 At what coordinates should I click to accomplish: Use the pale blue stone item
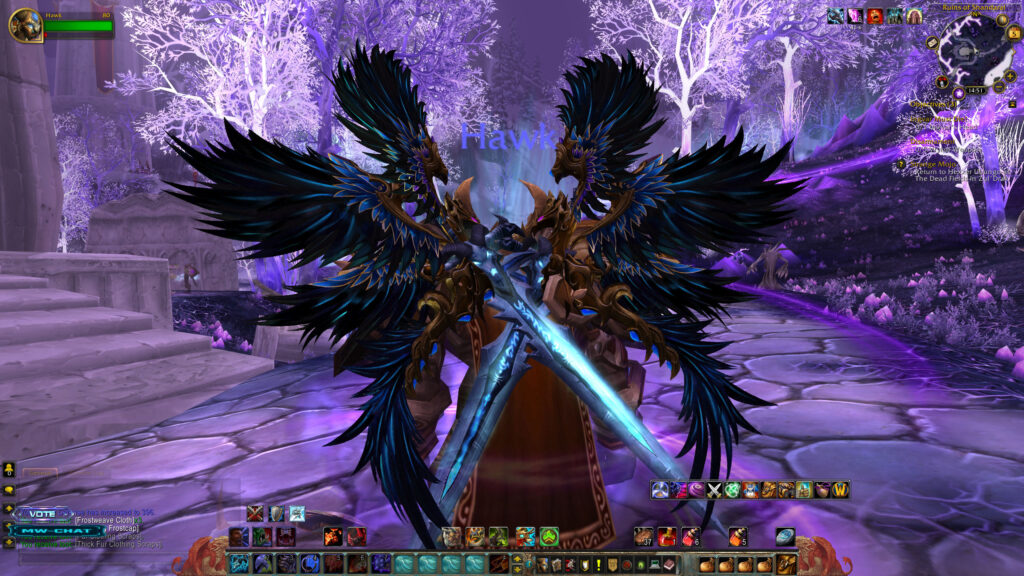click(785, 536)
